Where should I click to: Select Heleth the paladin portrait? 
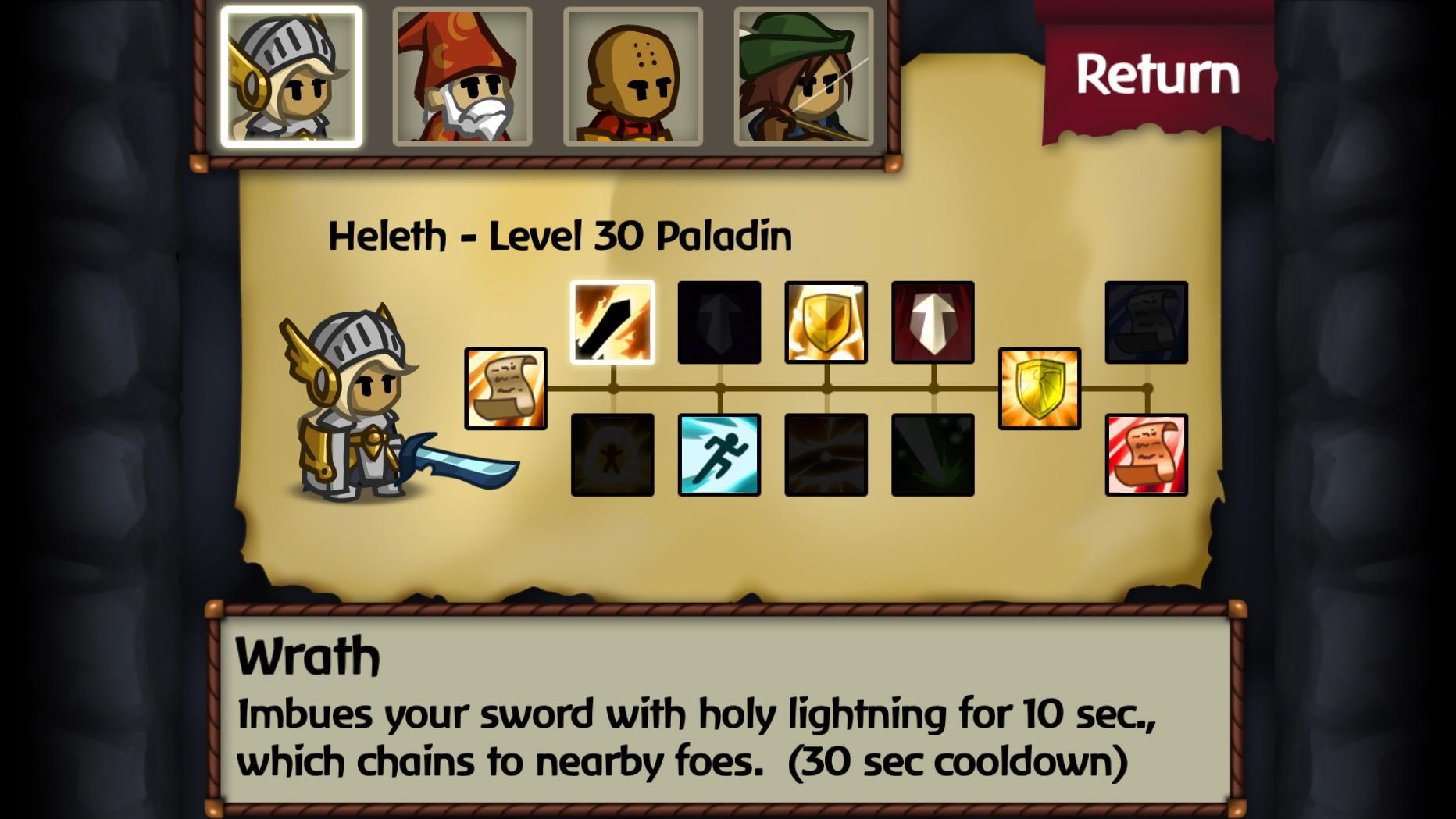coord(293,76)
